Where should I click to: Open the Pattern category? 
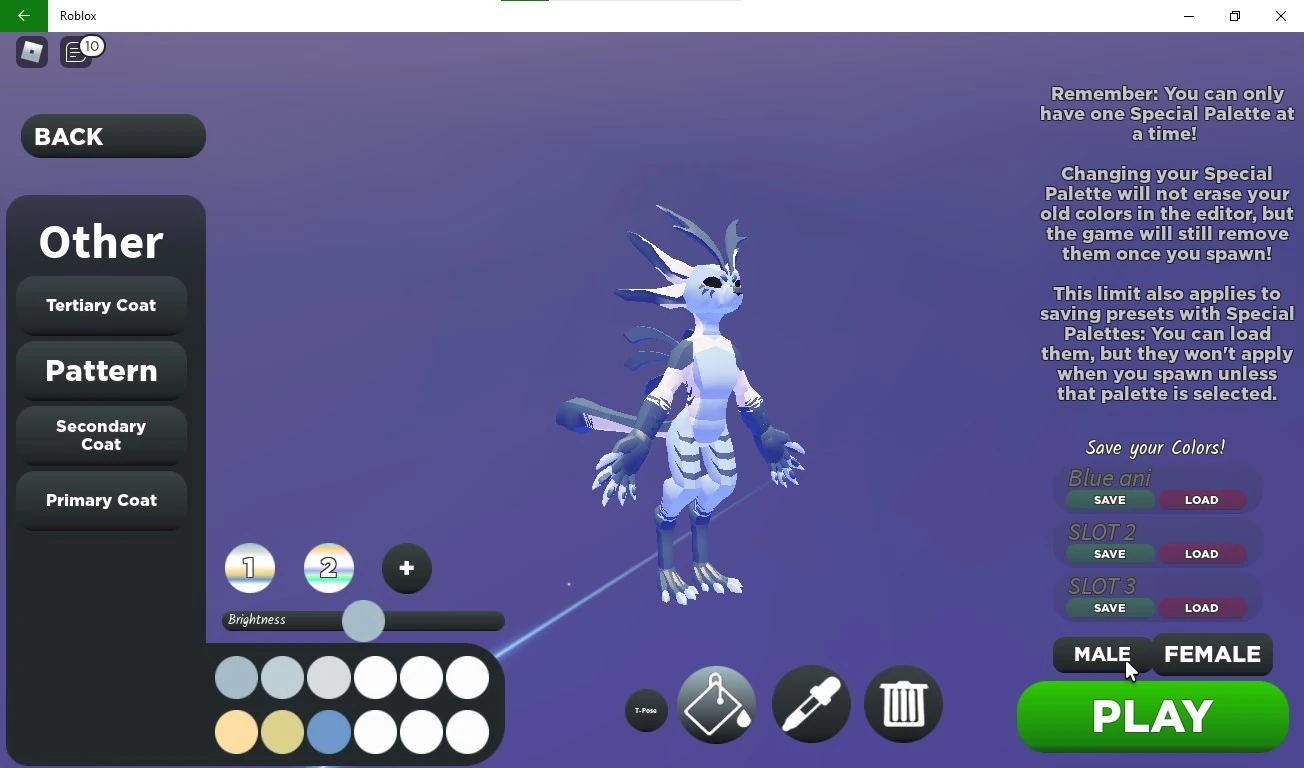pyautogui.click(x=101, y=371)
